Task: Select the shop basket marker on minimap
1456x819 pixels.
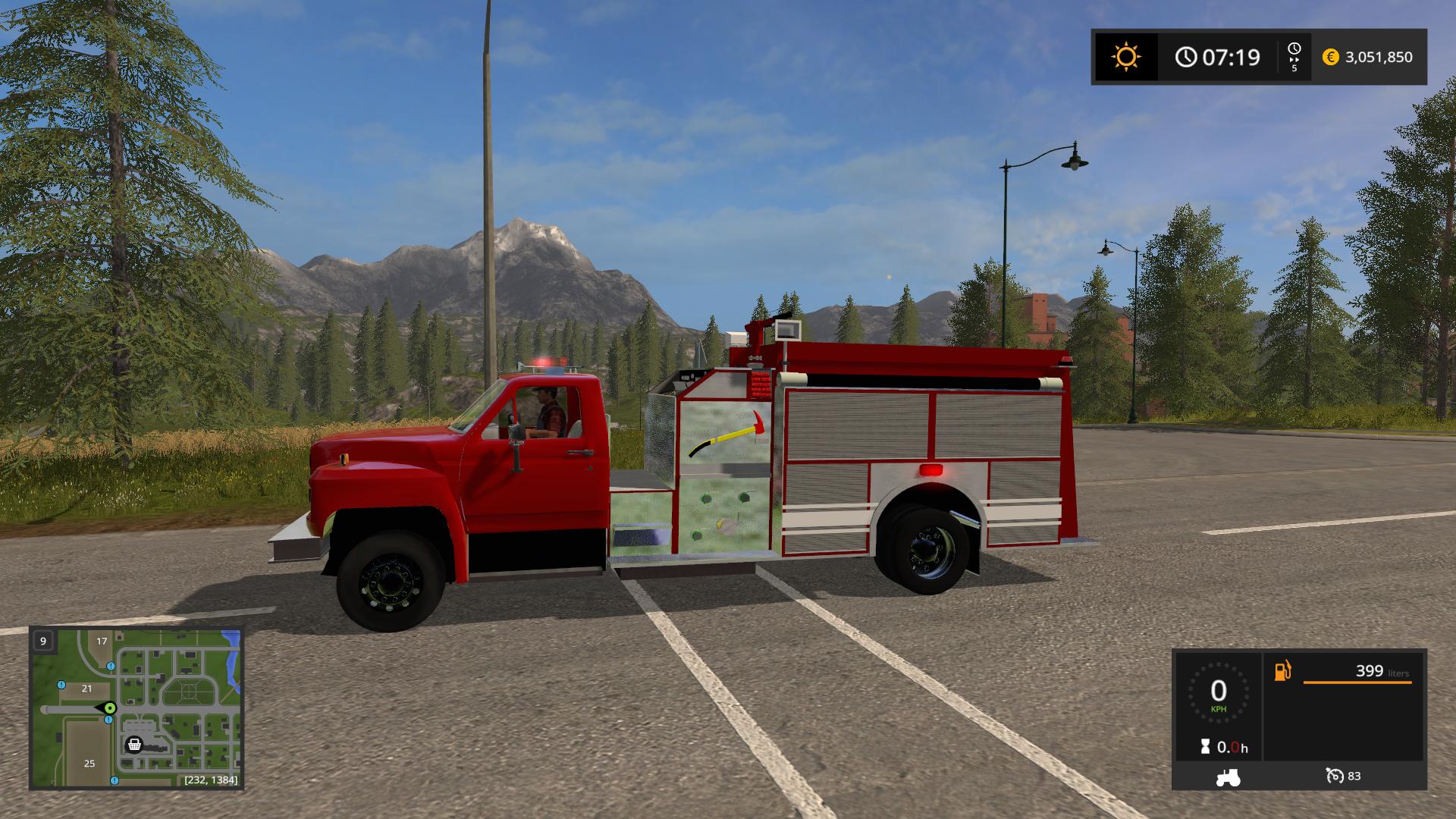Action: (134, 745)
